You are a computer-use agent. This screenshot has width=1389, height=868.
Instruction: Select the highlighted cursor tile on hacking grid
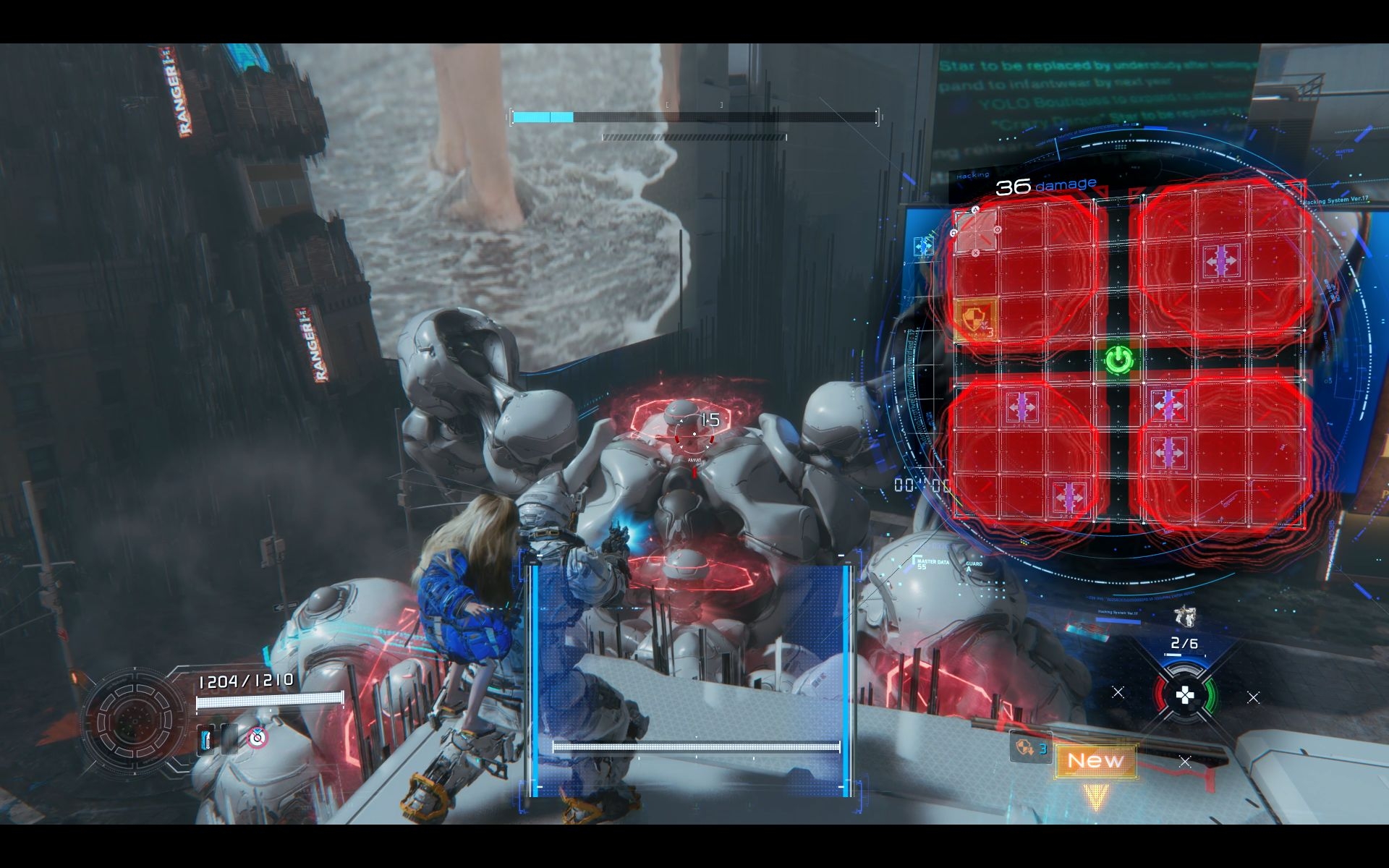pyautogui.click(x=975, y=231)
